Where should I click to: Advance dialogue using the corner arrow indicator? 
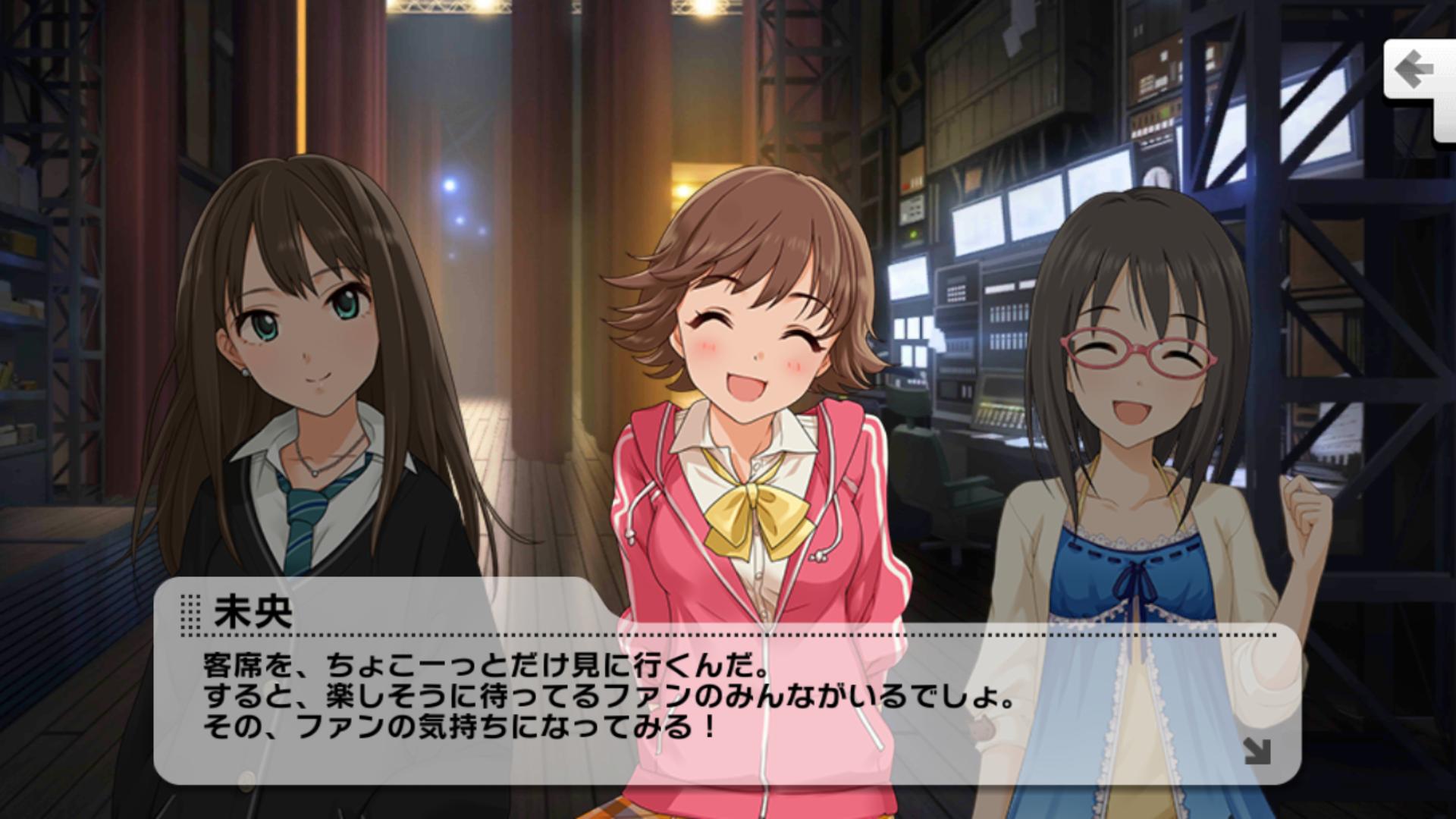[1256, 750]
